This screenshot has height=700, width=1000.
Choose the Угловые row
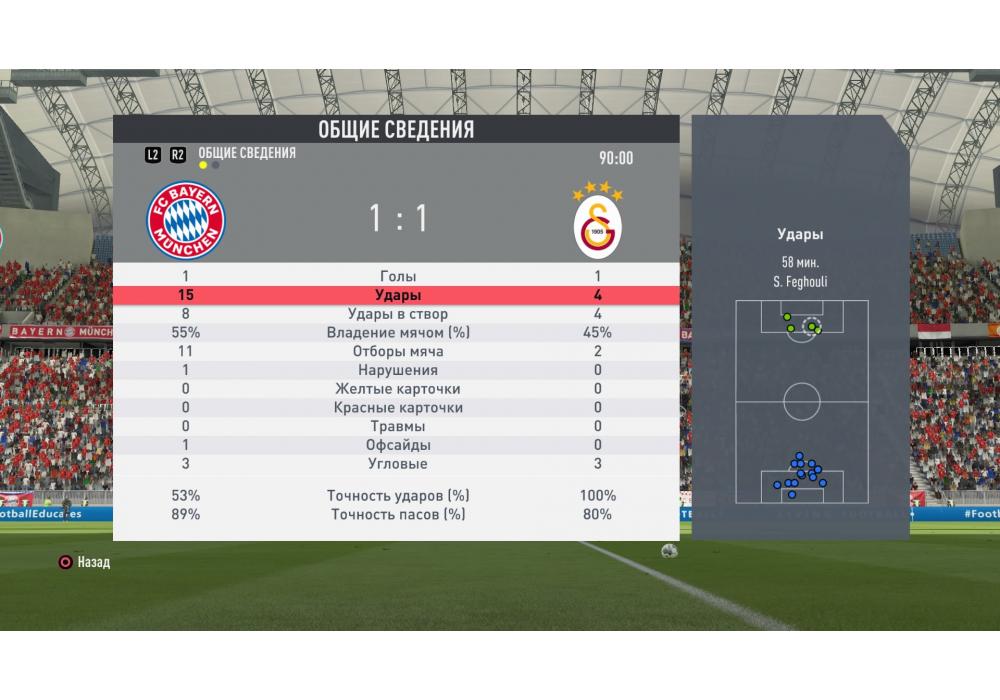coord(397,464)
